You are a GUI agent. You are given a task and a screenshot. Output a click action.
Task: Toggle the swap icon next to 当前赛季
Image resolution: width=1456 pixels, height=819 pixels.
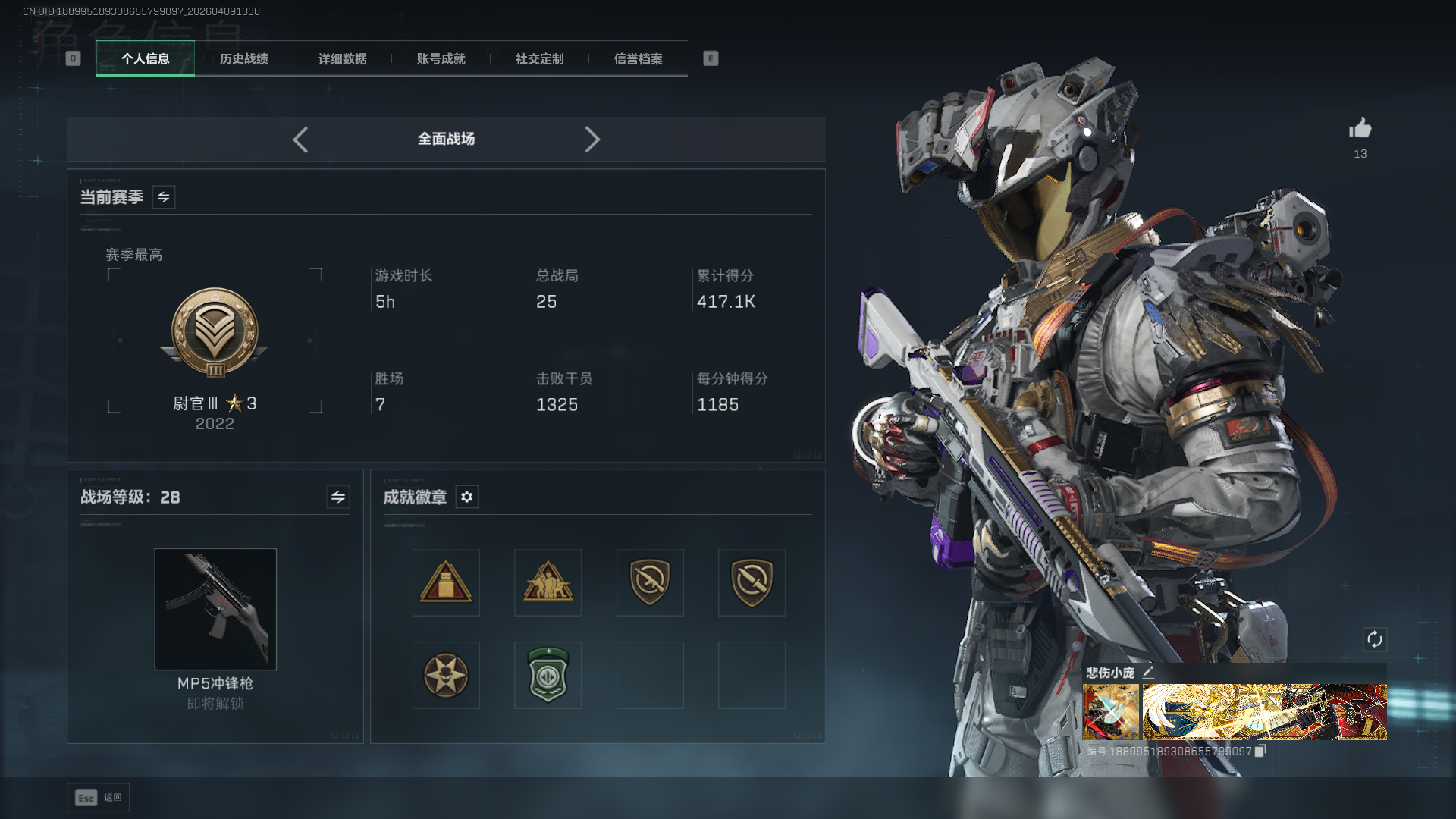coord(164,197)
